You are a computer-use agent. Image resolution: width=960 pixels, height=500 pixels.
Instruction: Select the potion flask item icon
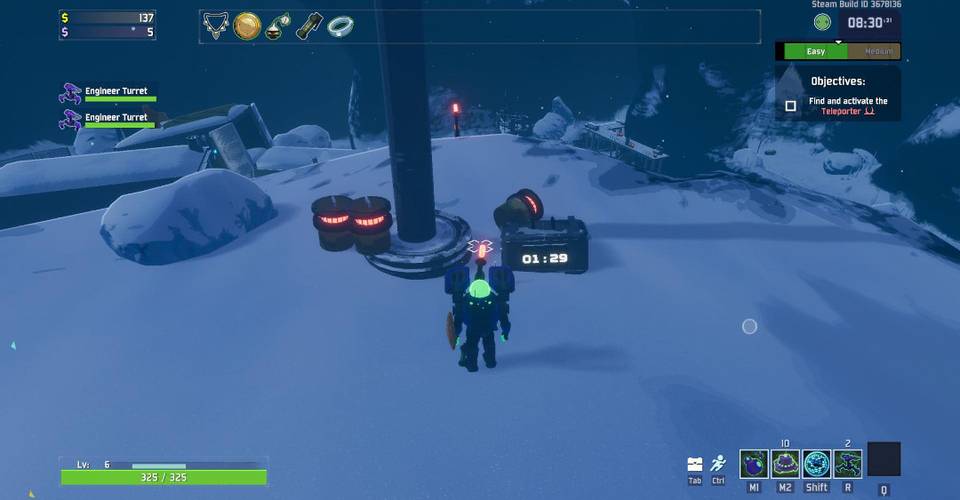coord(278,26)
